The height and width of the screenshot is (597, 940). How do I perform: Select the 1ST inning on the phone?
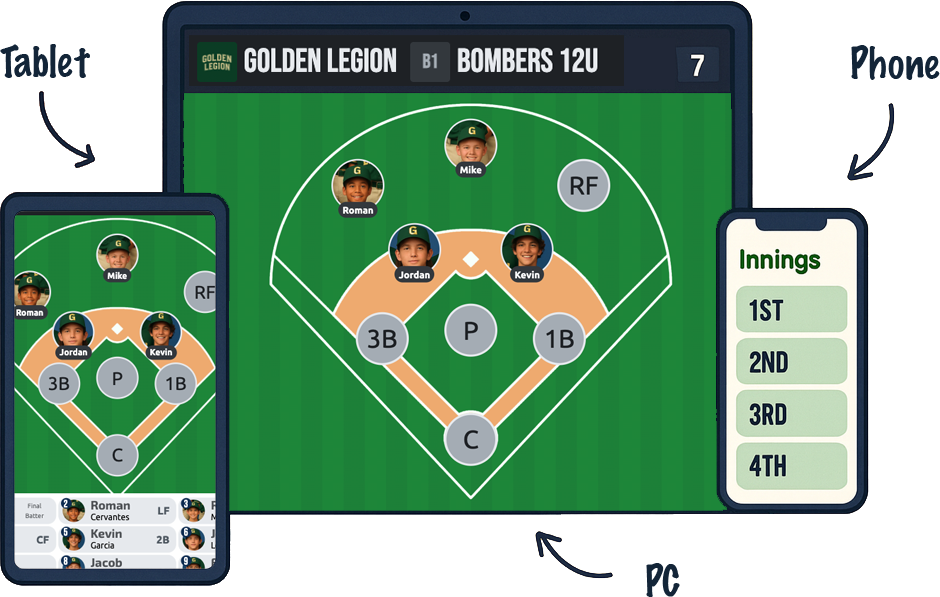[790, 310]
